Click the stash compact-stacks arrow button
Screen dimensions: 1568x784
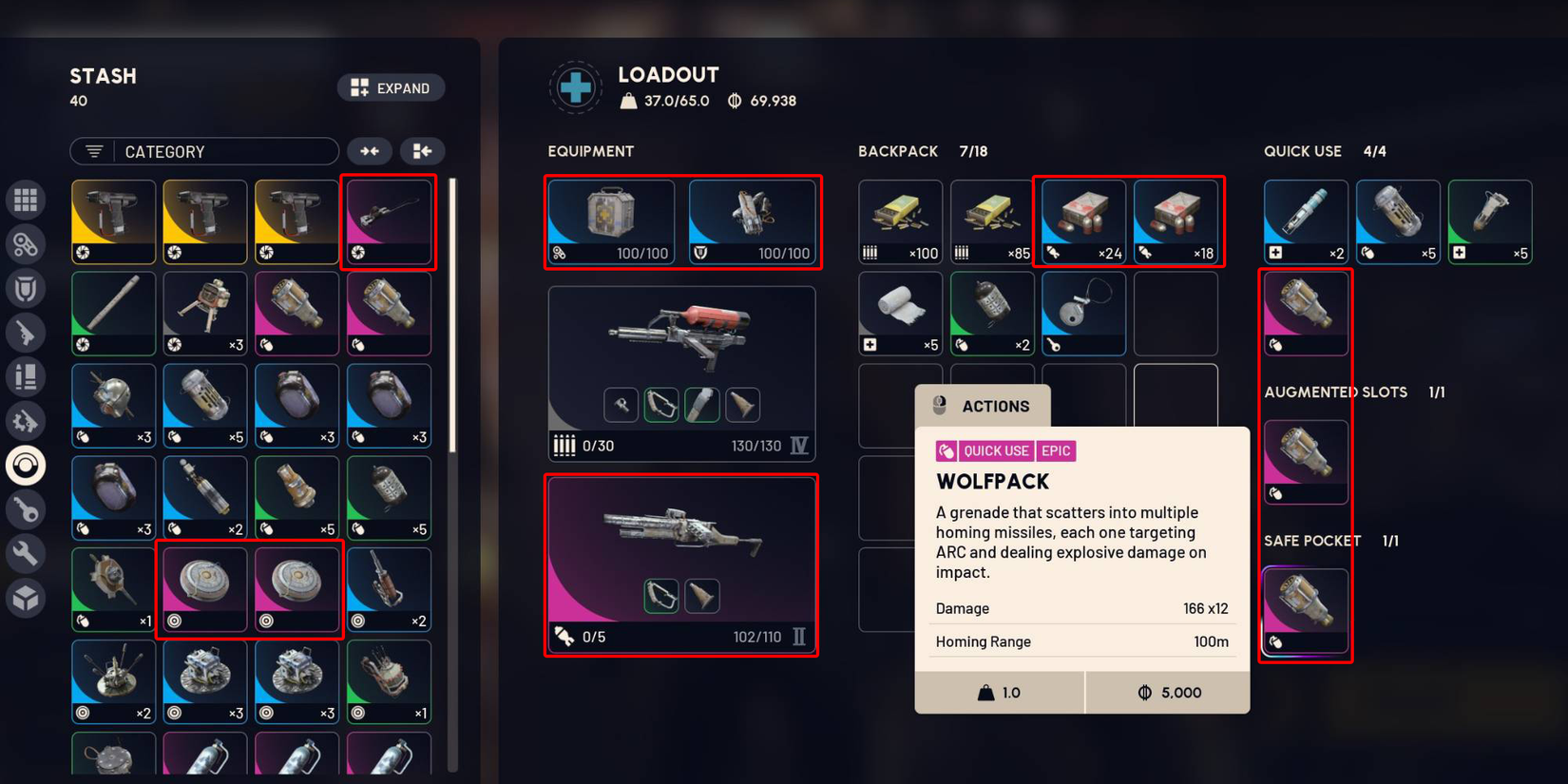click(370, 152)
